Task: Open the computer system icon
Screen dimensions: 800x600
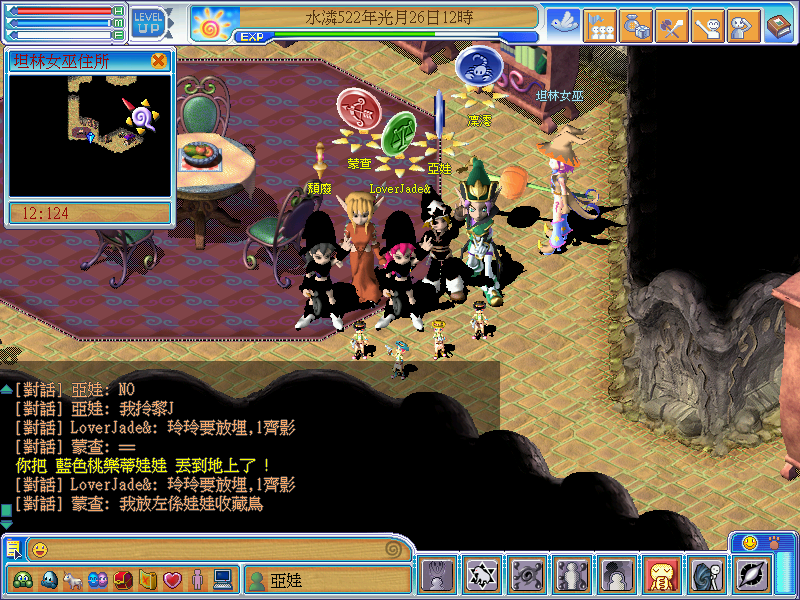Action: pos(222,579)
